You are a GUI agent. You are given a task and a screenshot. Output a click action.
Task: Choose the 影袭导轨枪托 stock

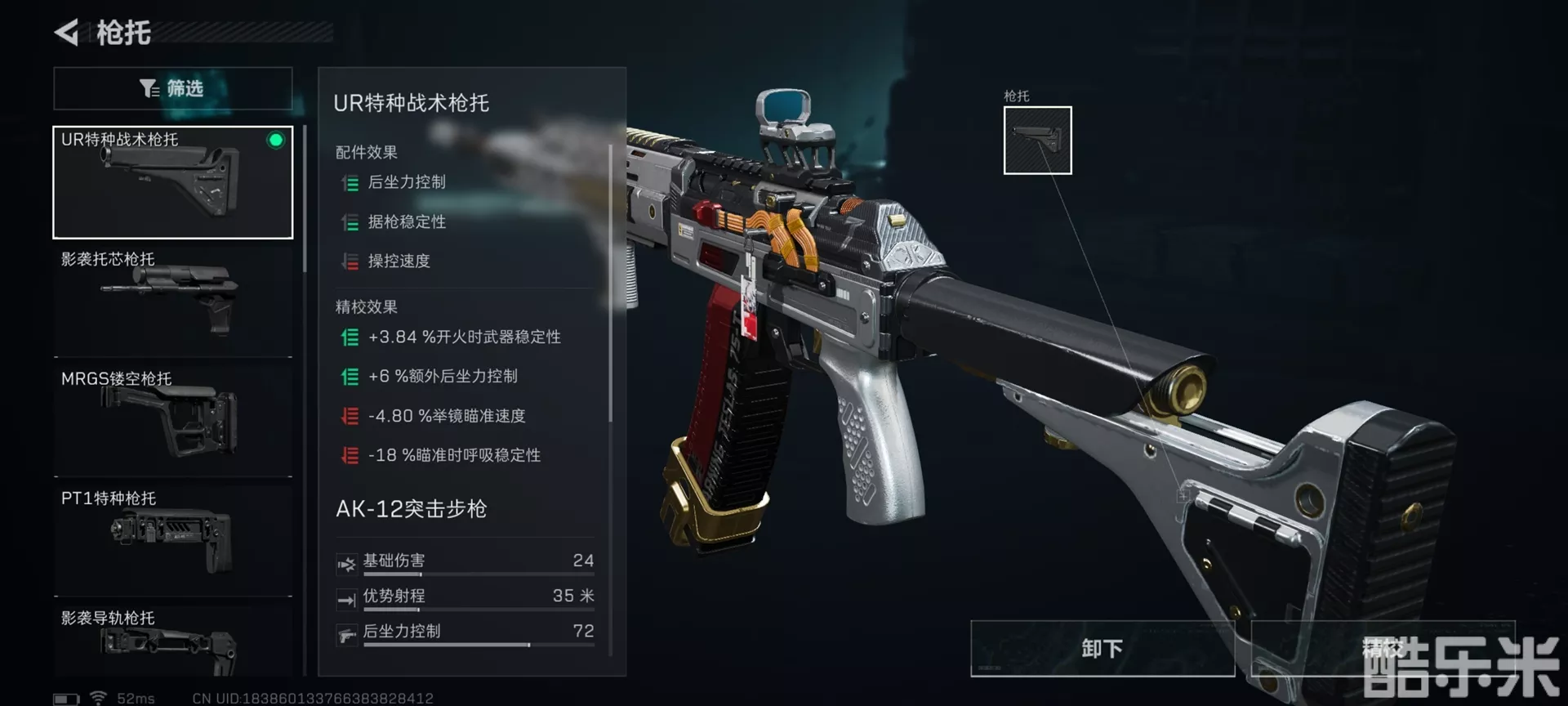172,642
